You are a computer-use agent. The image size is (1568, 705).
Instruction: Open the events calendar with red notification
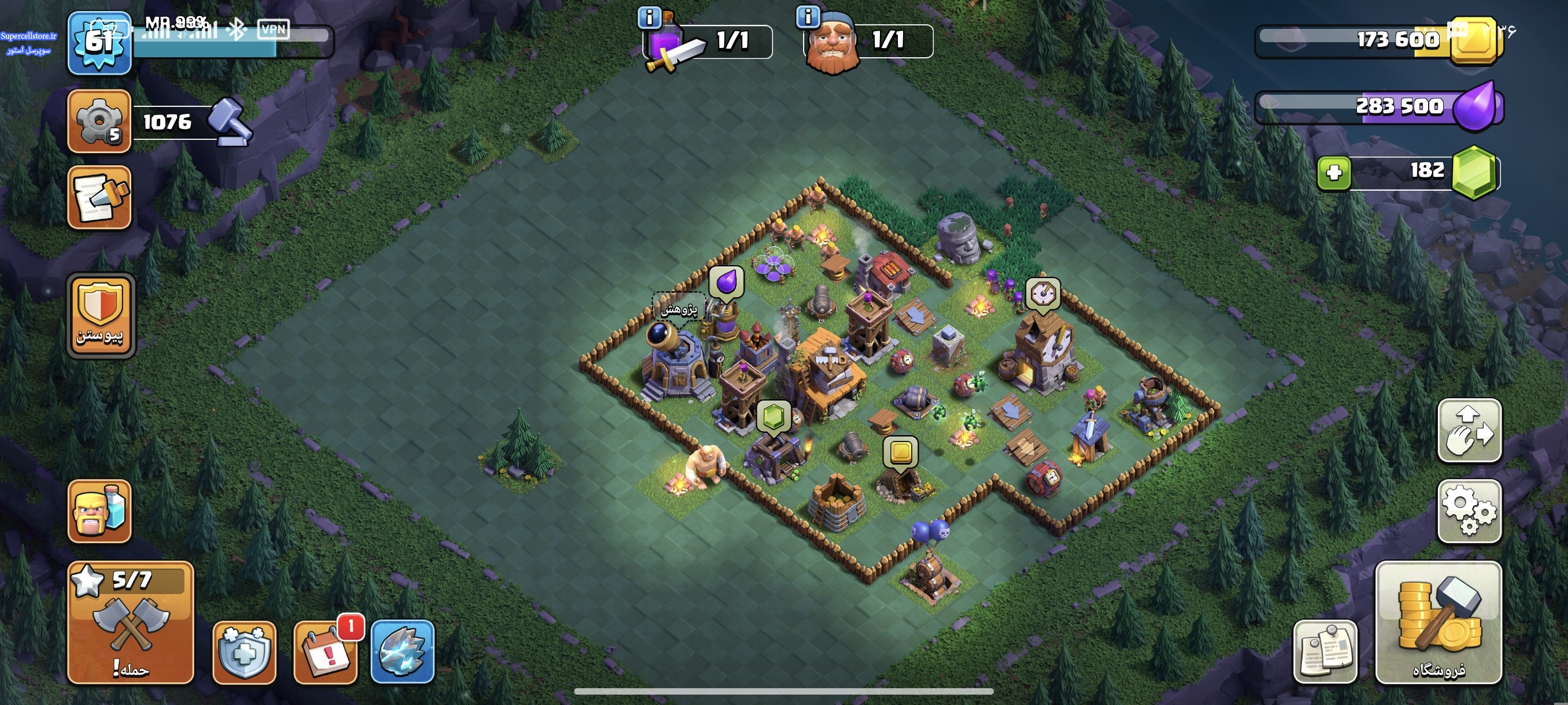coord(326,652)
